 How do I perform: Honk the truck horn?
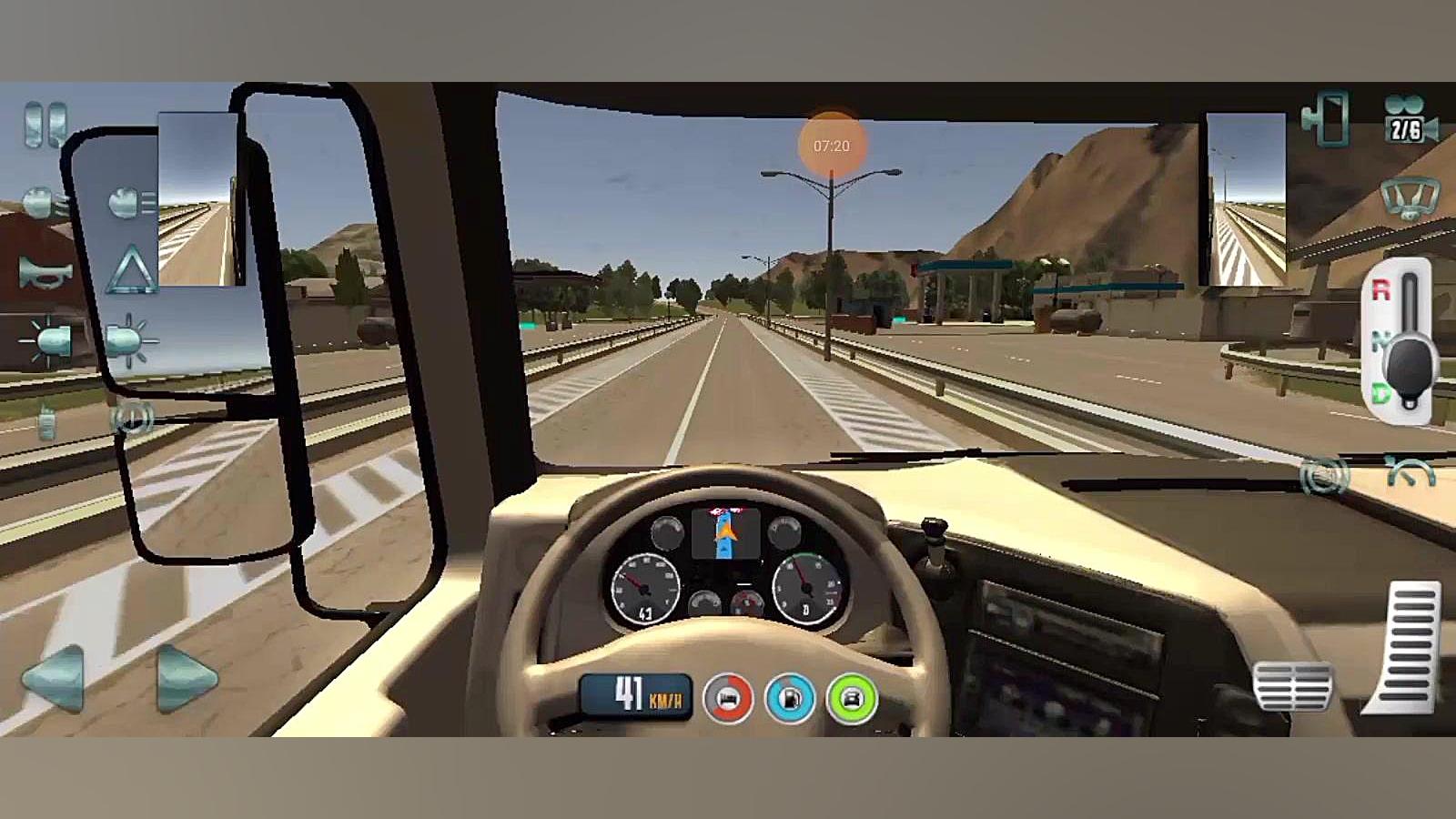(x=45, y=272)
